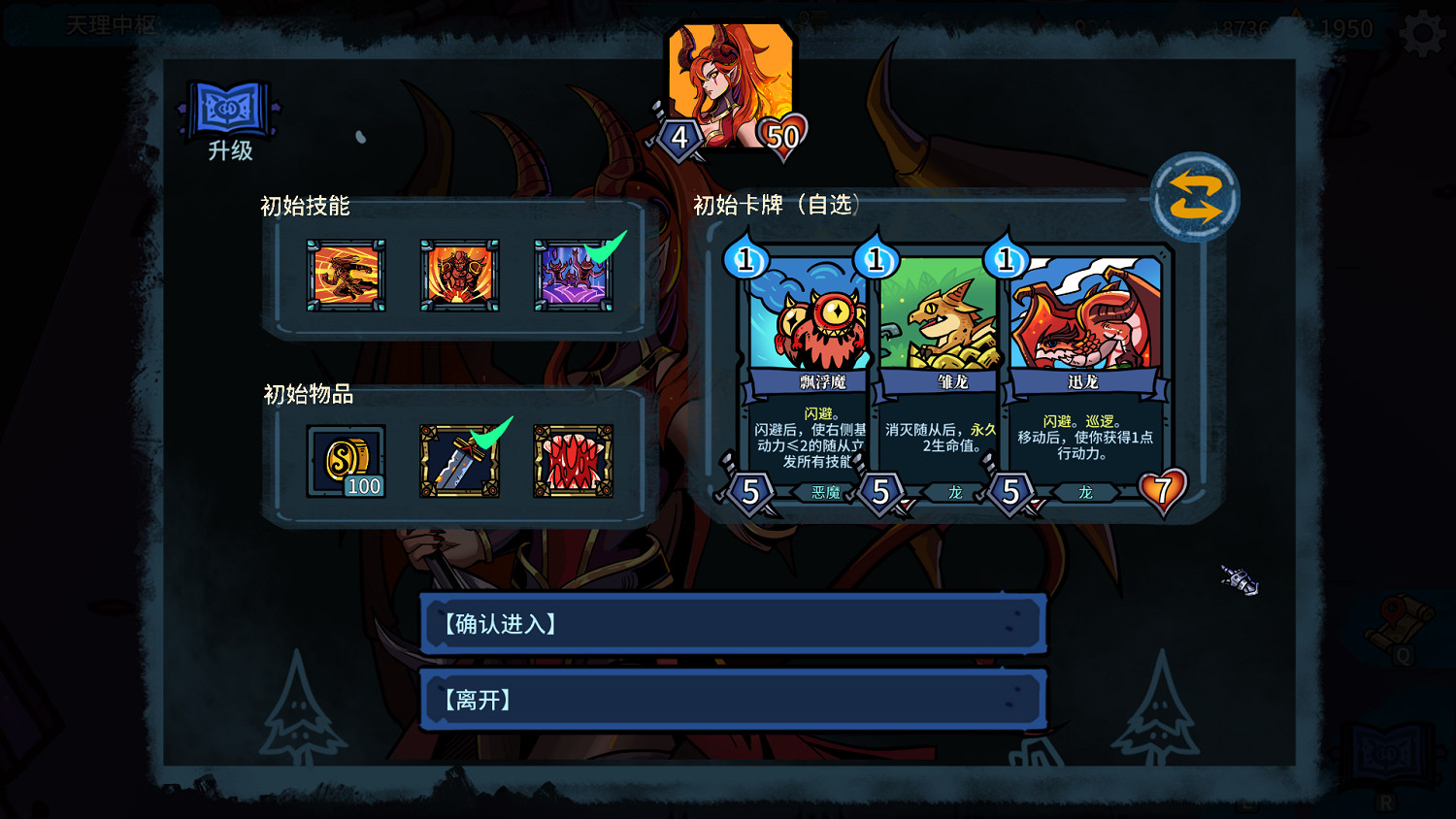The image size is (1456, 819).
Task: Click the orange swap arrows button above the cards
Action: [x=1195, y=195]
